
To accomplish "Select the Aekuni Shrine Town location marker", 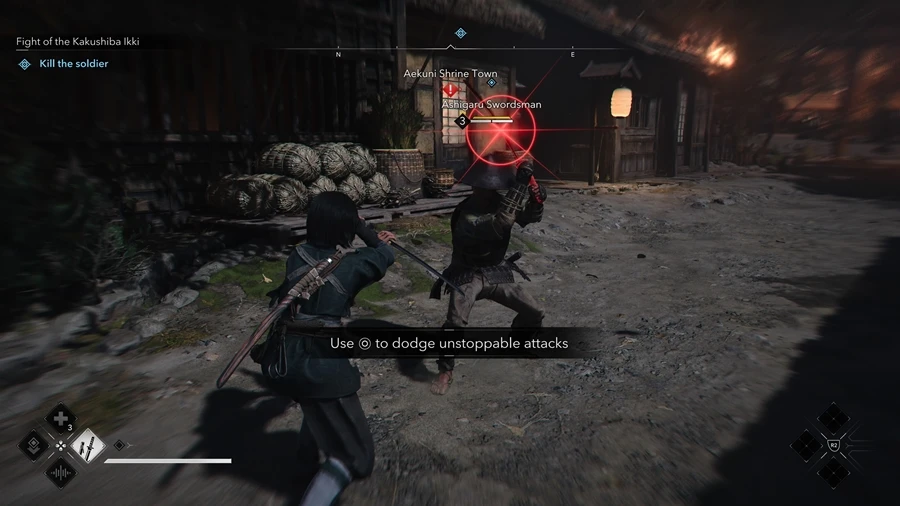I will click(450, 74).
